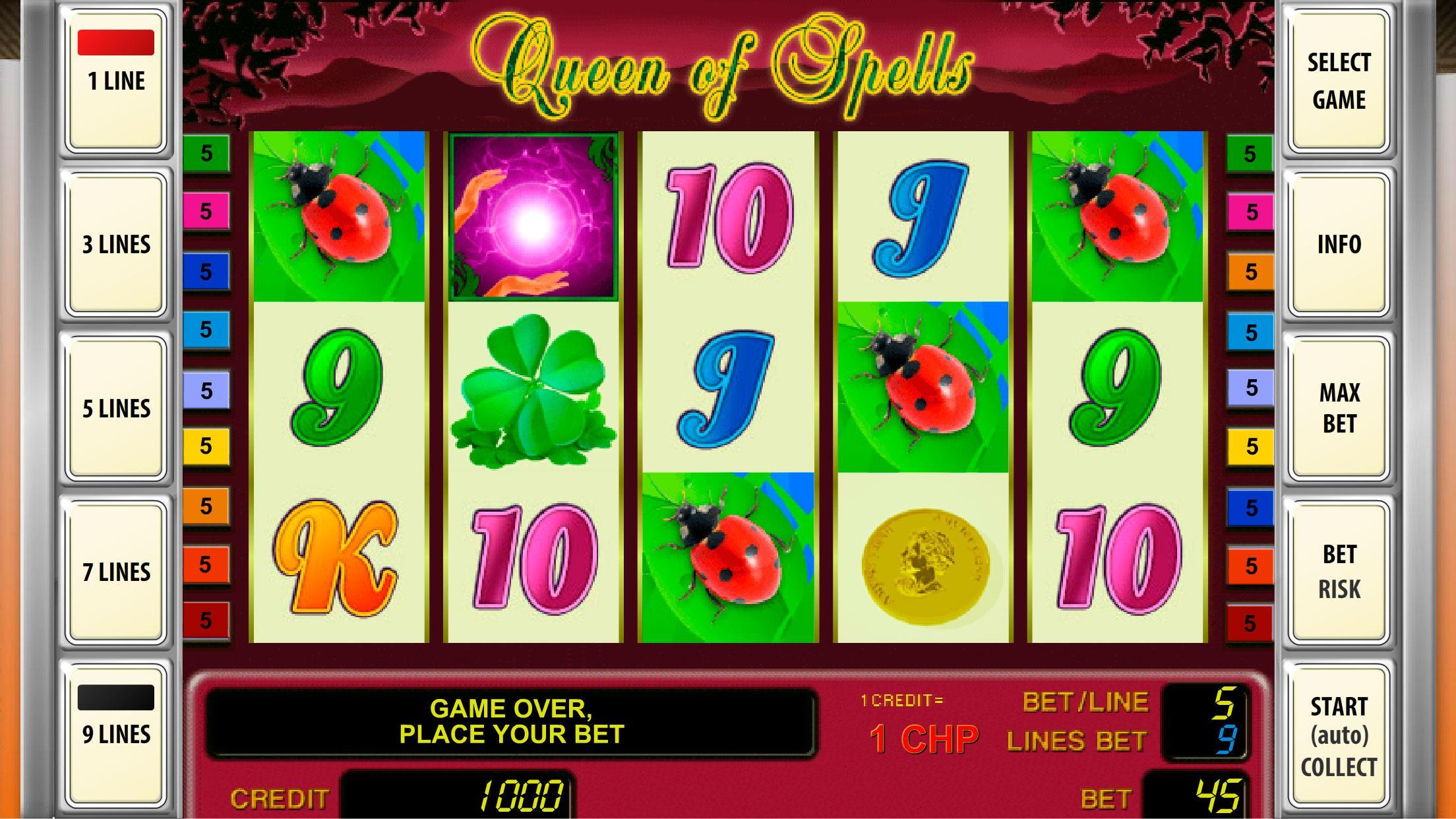Click the BET RISK button
1456x819 pixels.
click(x=1339, y=570)
